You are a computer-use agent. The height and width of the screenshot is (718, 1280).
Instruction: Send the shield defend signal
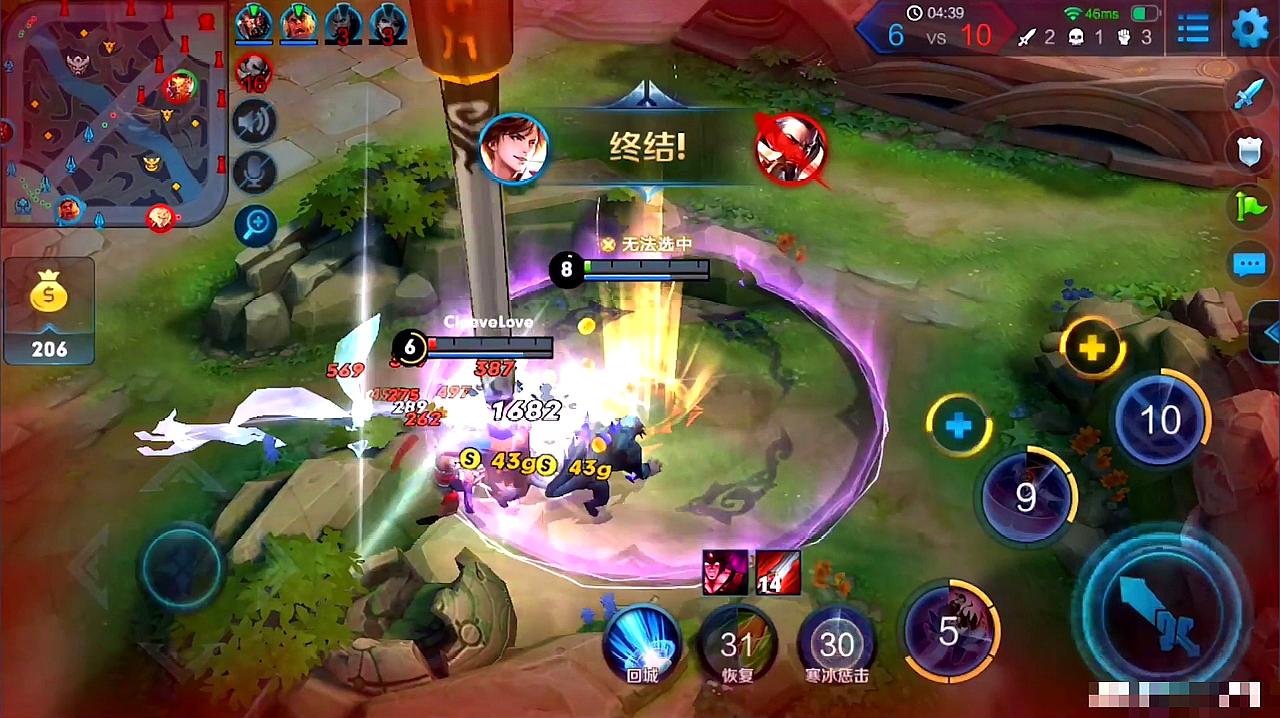click(1250, 151)
